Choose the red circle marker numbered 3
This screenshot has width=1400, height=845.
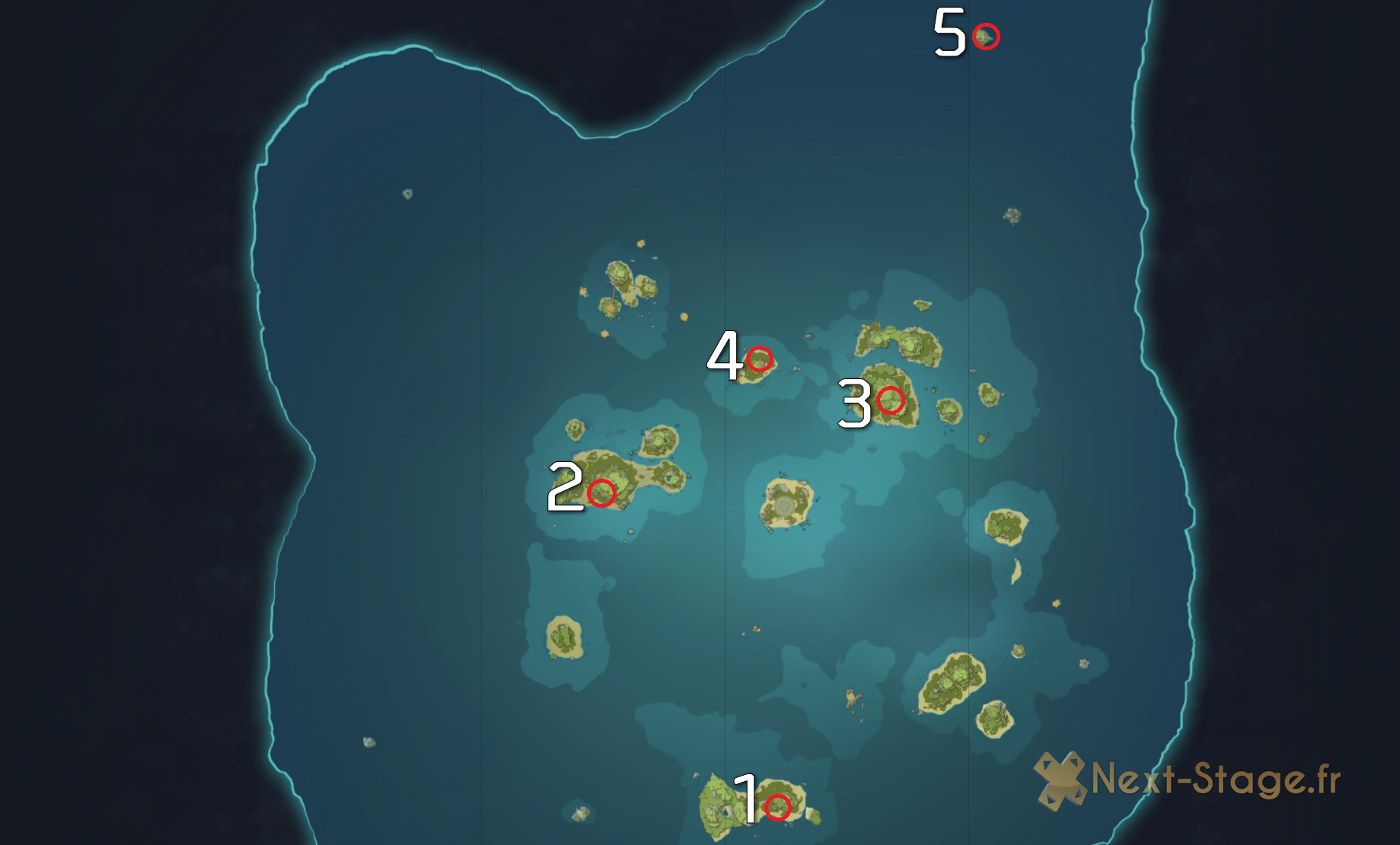click(890, 400)
